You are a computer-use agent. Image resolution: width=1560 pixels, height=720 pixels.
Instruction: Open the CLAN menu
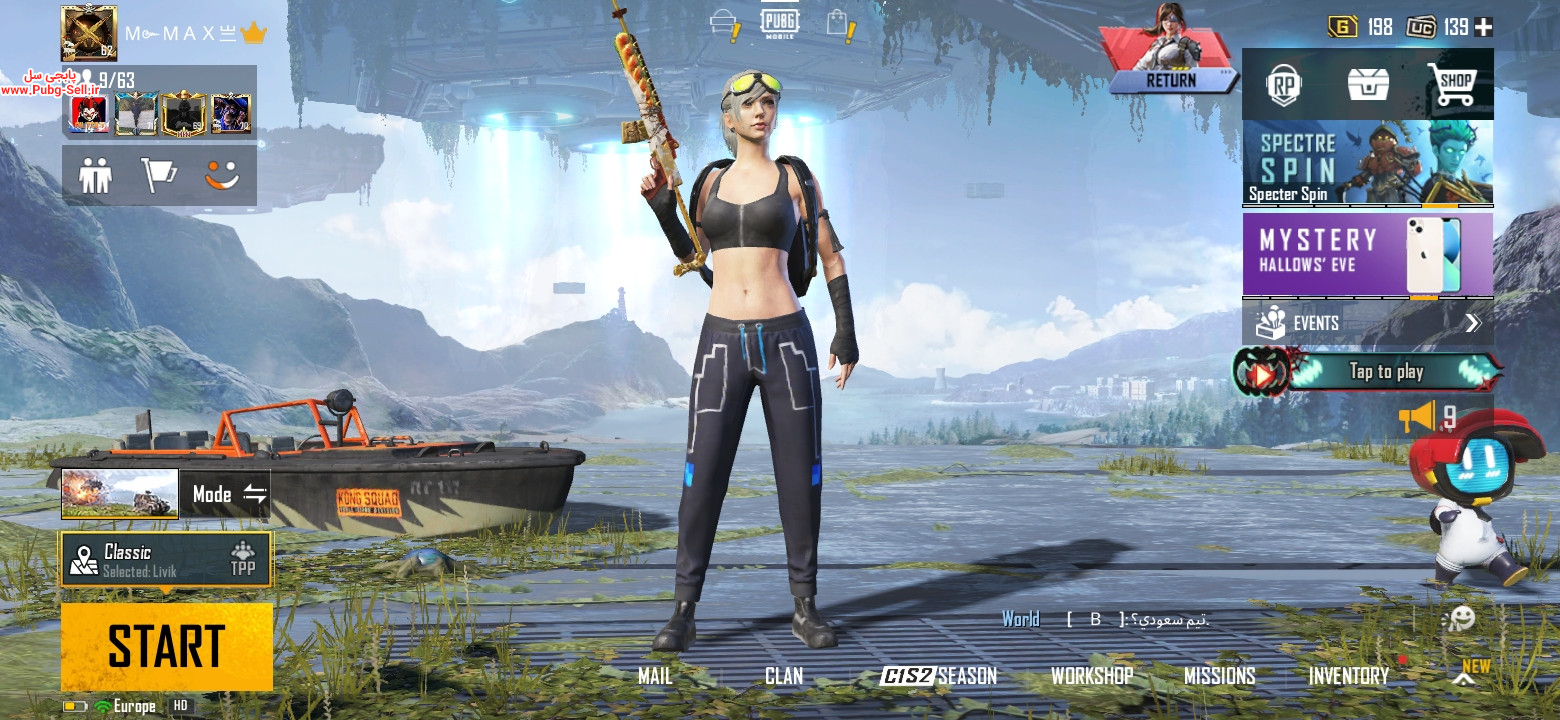point(784,676)
